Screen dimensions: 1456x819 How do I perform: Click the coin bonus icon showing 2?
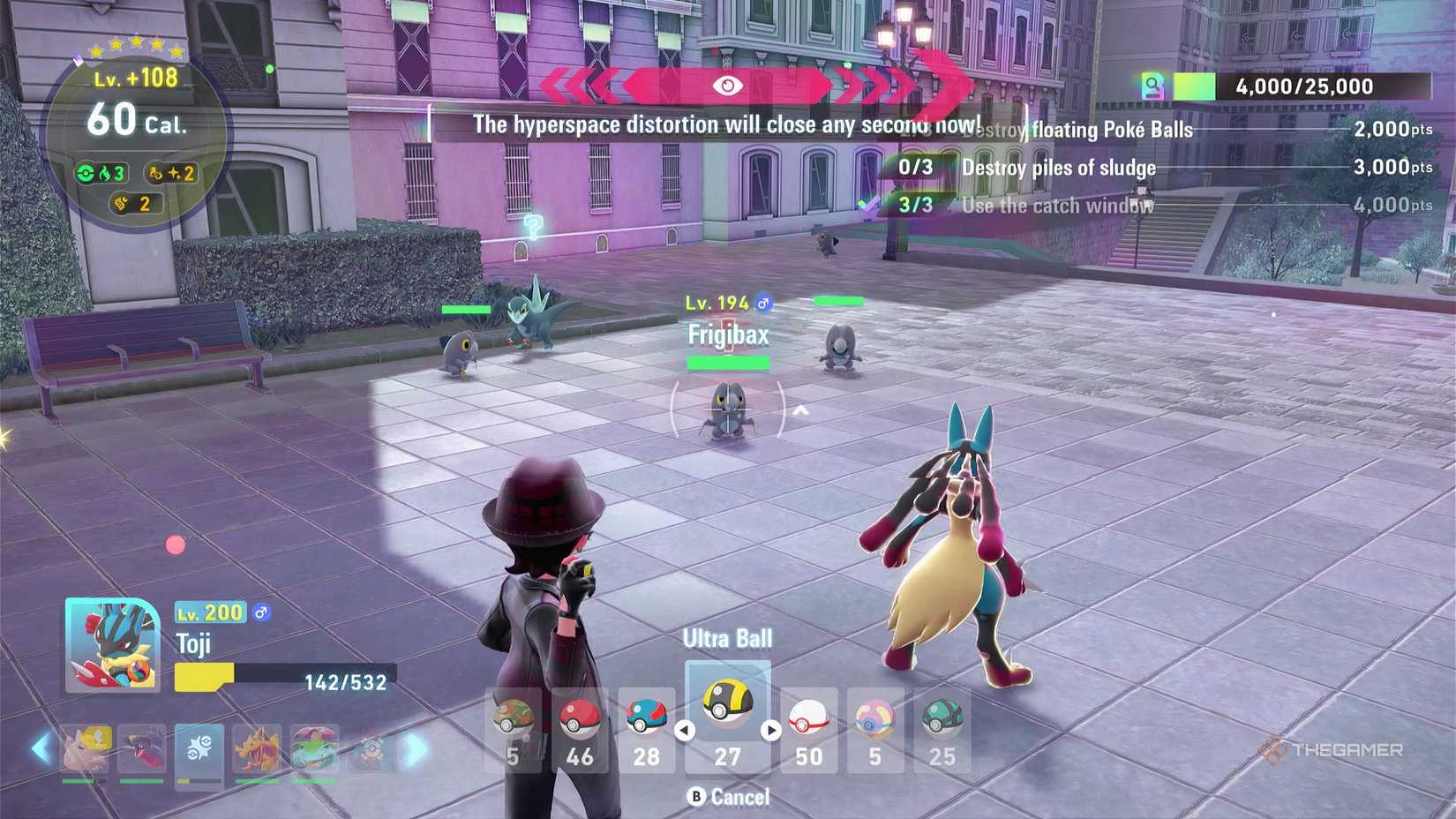point(134,203)
